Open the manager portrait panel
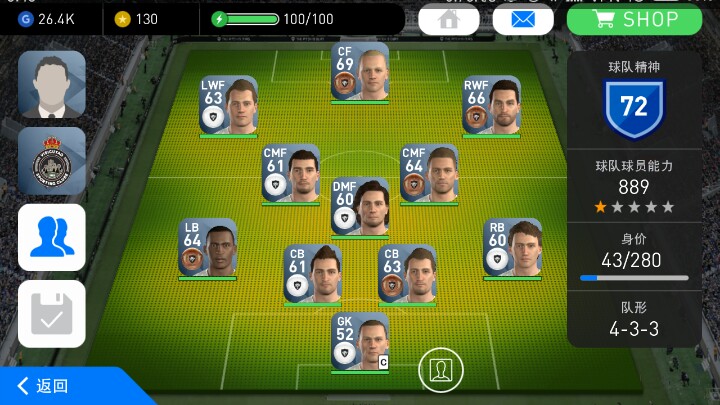The image size is (720, 405). (x=51, y=84)
